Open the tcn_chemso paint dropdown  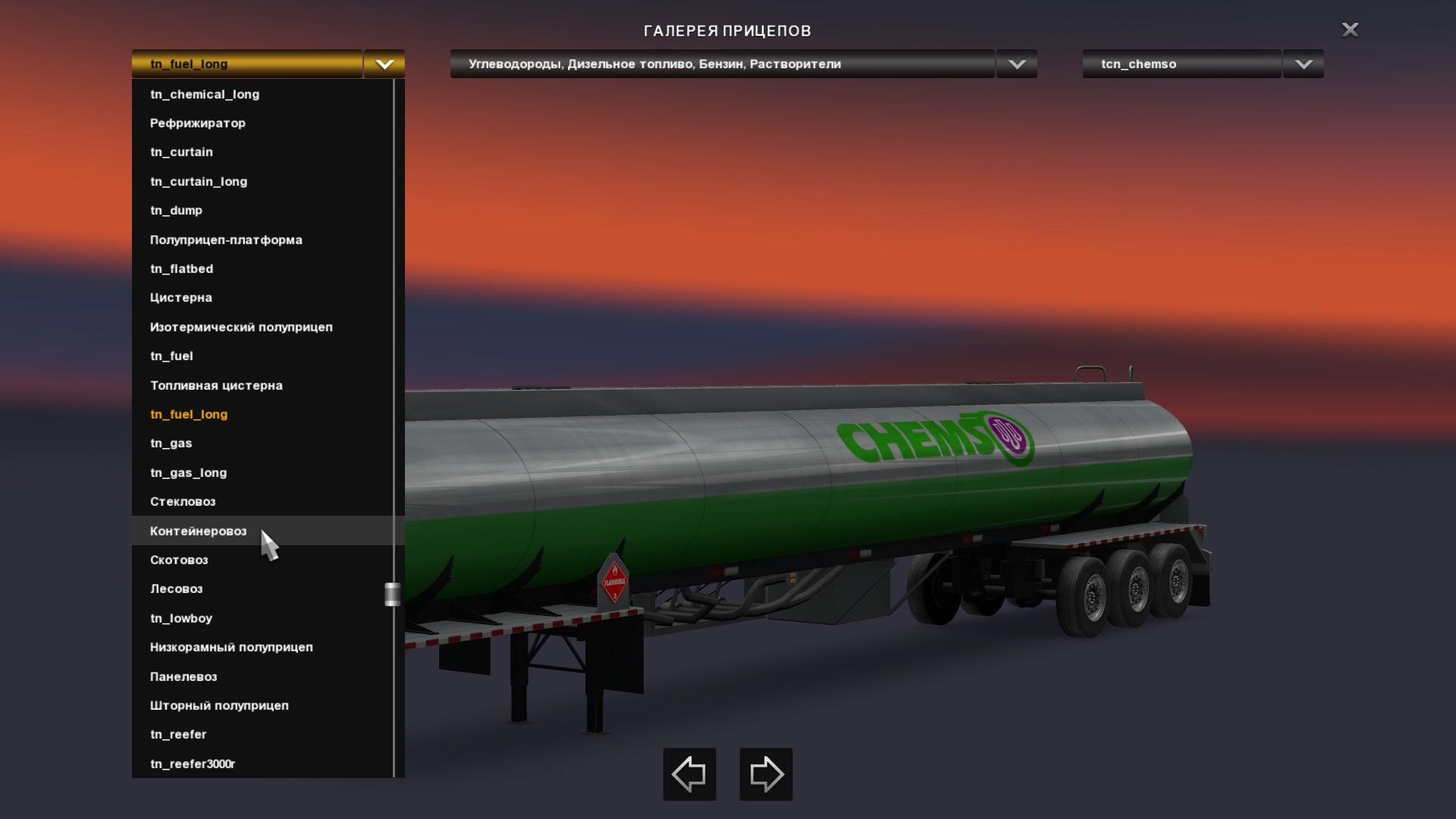1303,64
